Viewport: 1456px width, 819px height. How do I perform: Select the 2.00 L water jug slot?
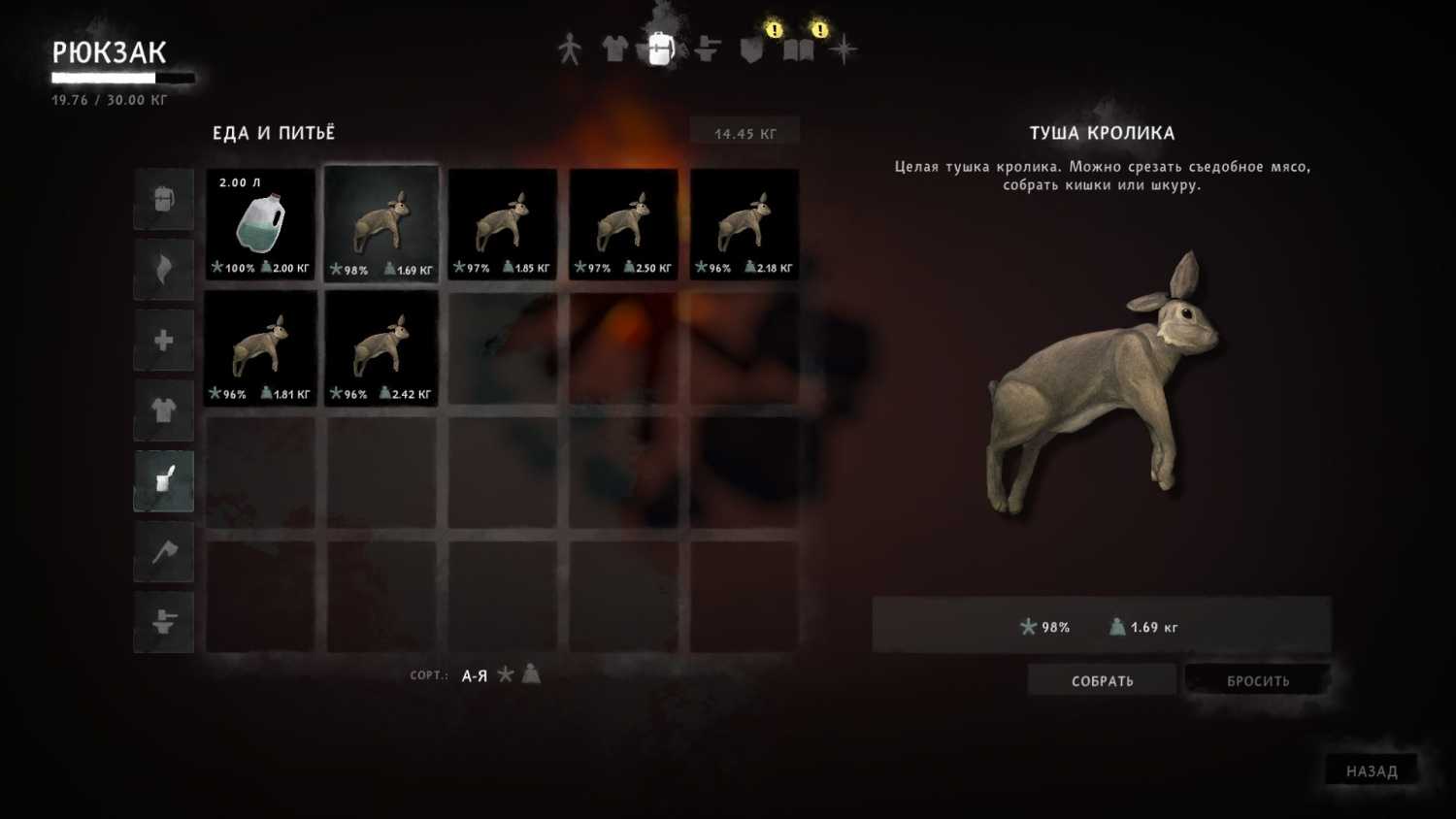[x=260, y=224]
